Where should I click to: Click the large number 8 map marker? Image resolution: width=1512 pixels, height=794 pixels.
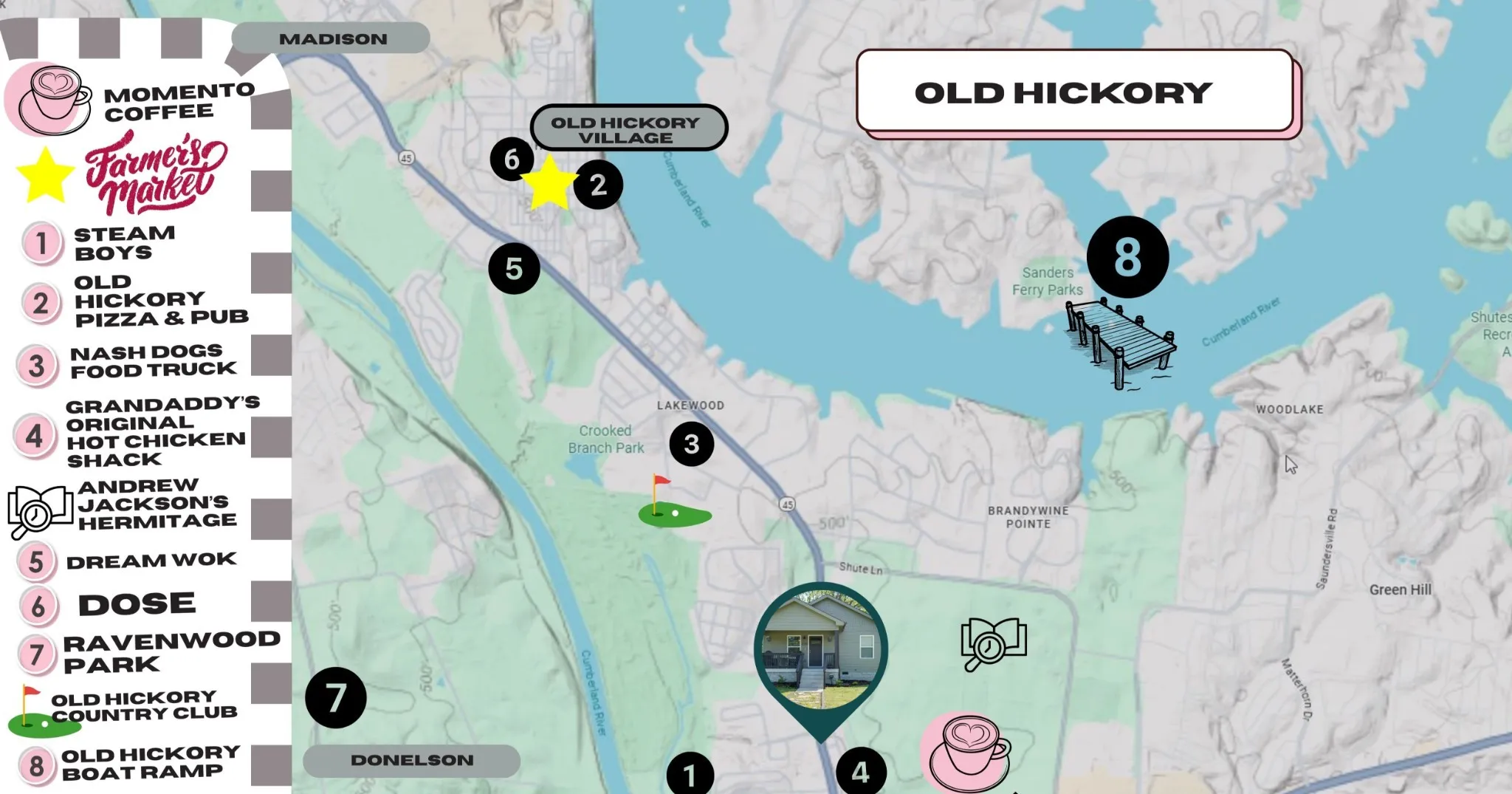click(1127, 257)
